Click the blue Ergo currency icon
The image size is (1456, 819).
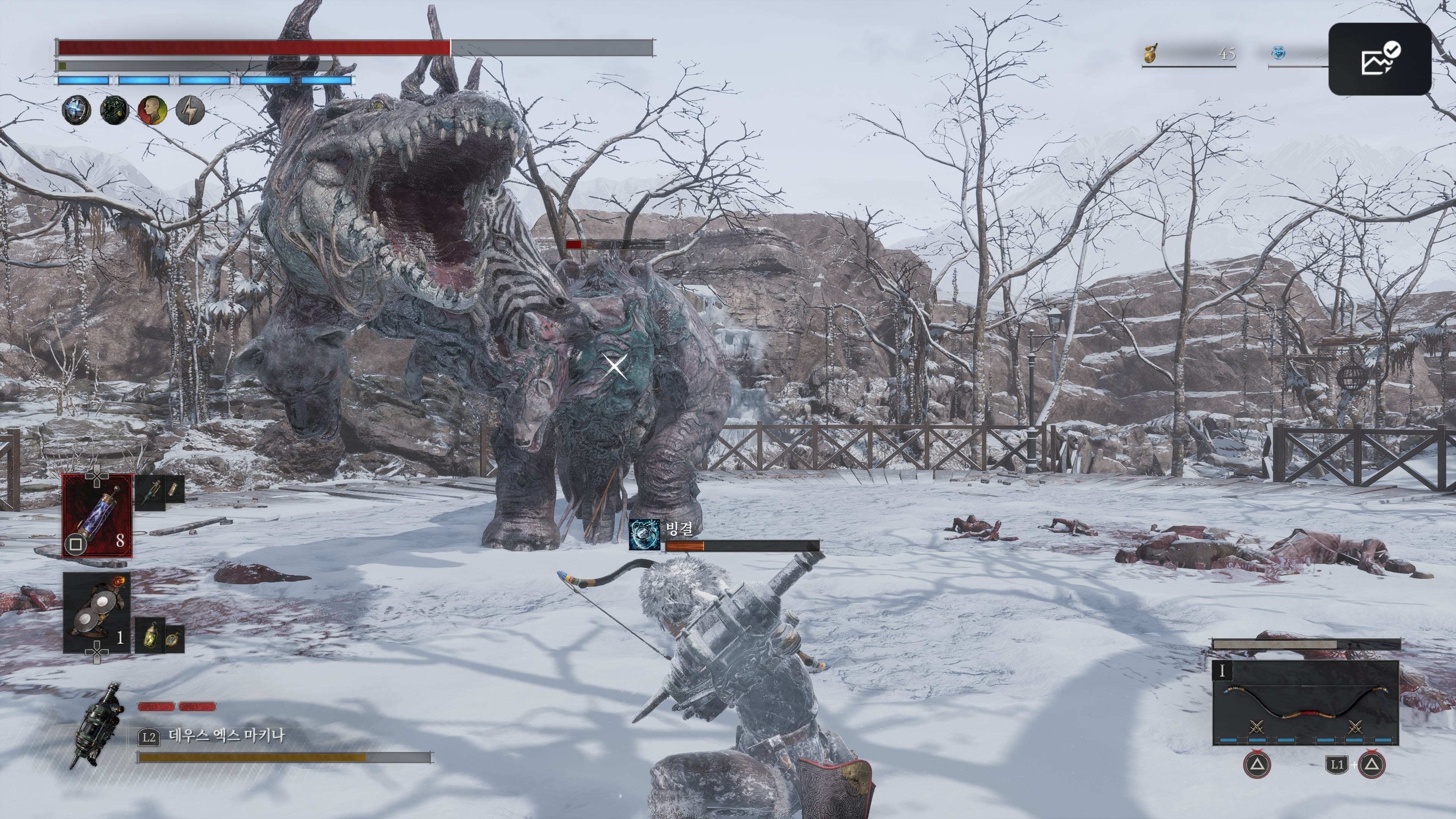[1279, 54]
